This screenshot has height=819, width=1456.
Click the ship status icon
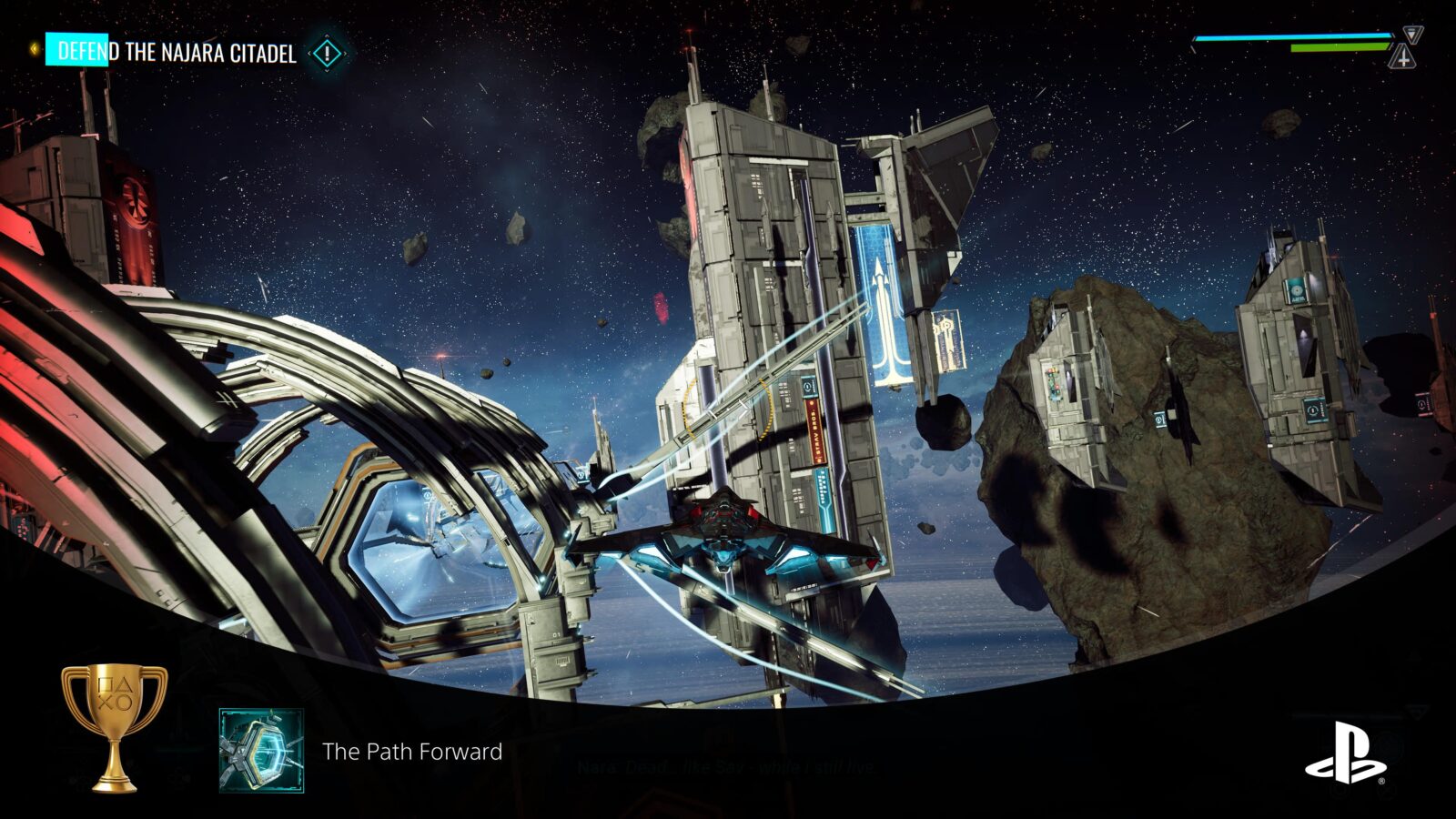(1404, 57)
